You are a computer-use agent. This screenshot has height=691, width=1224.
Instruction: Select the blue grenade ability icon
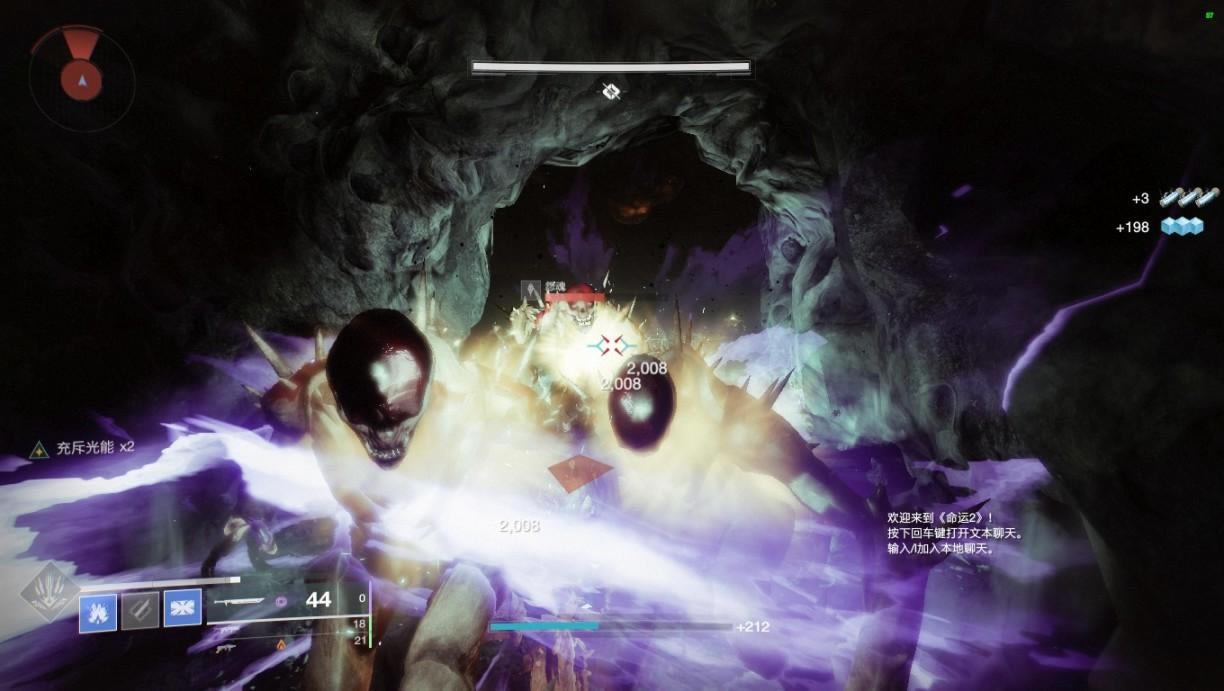(x=99, y=609)
